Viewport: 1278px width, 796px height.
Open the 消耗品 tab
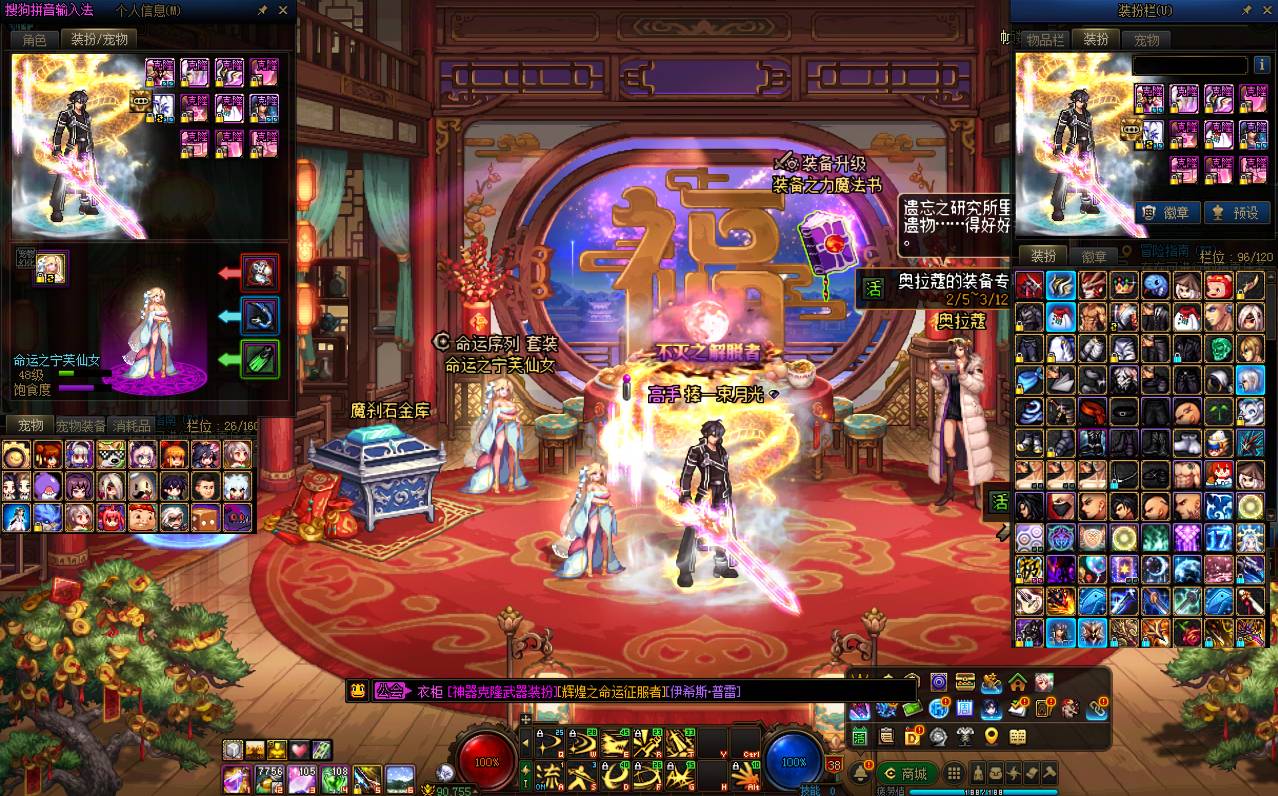click(x=131, y=426)
